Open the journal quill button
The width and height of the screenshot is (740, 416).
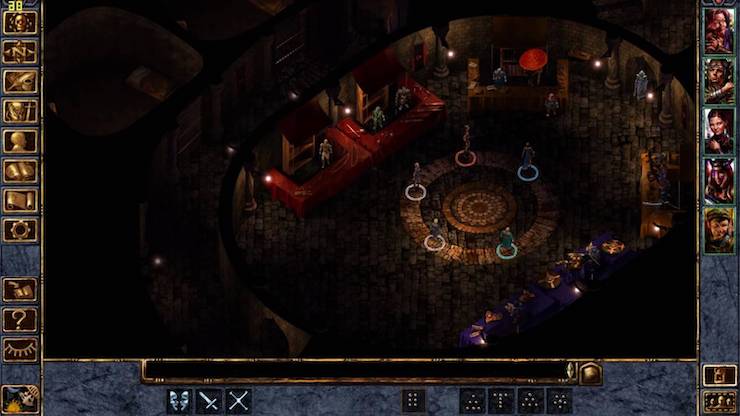click(x=20, y=81)
